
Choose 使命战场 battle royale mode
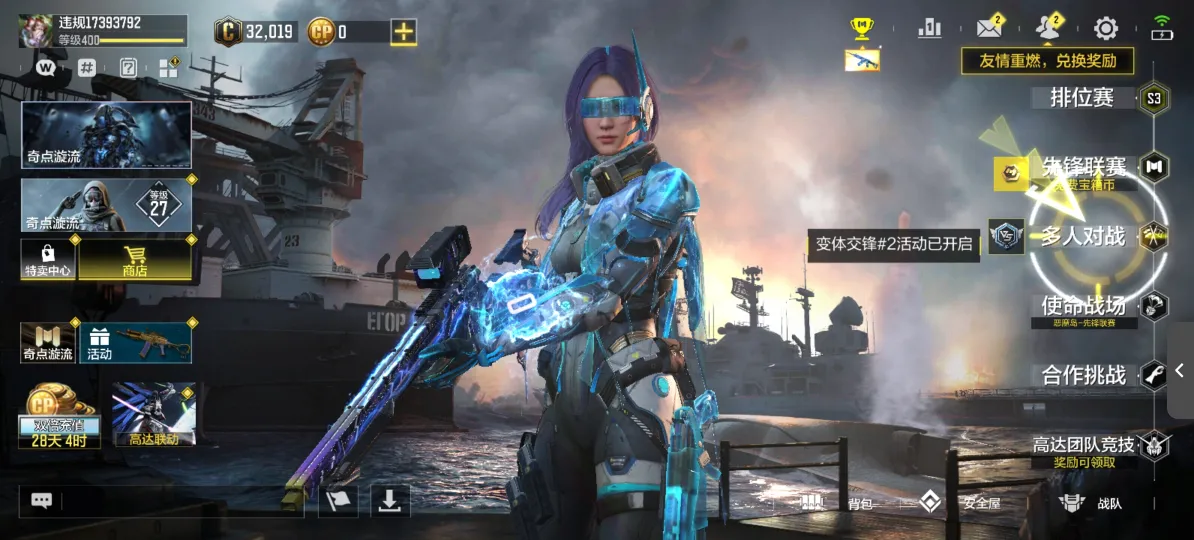1084,306
